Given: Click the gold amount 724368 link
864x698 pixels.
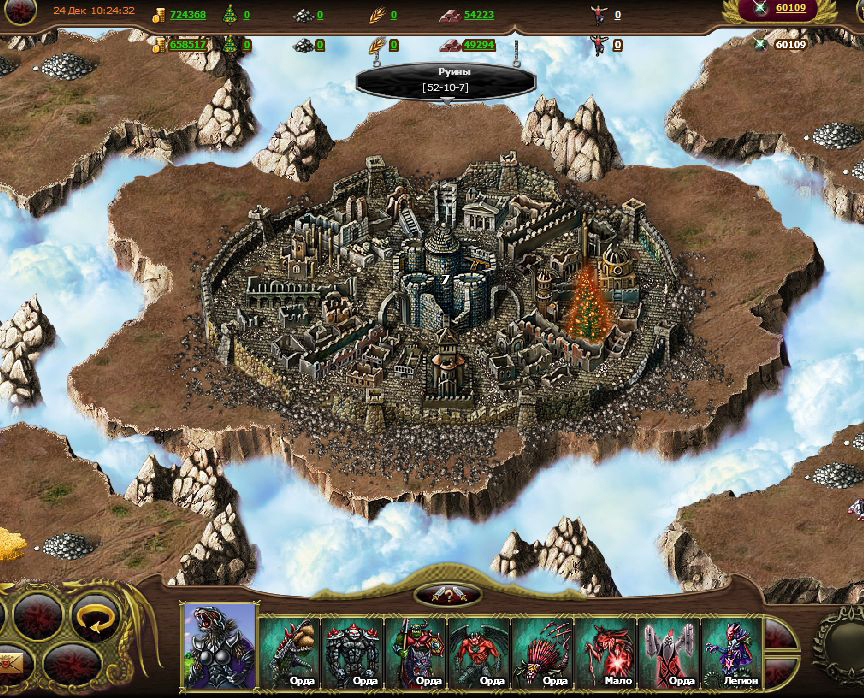Looking at the screenshot, I should click(x=187, y=15).
